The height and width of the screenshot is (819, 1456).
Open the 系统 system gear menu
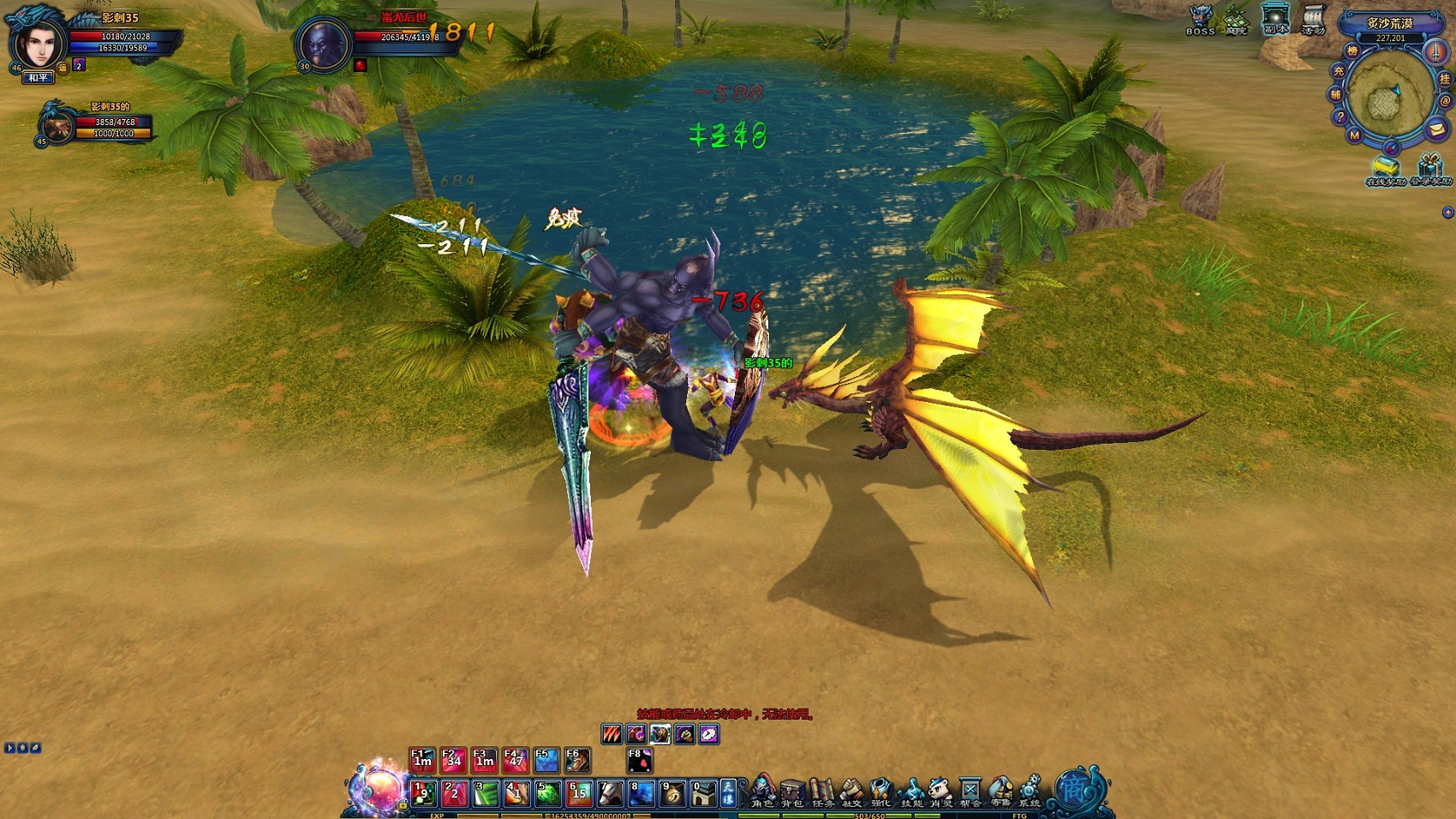pyautogui.click(x=1029, y=792)
